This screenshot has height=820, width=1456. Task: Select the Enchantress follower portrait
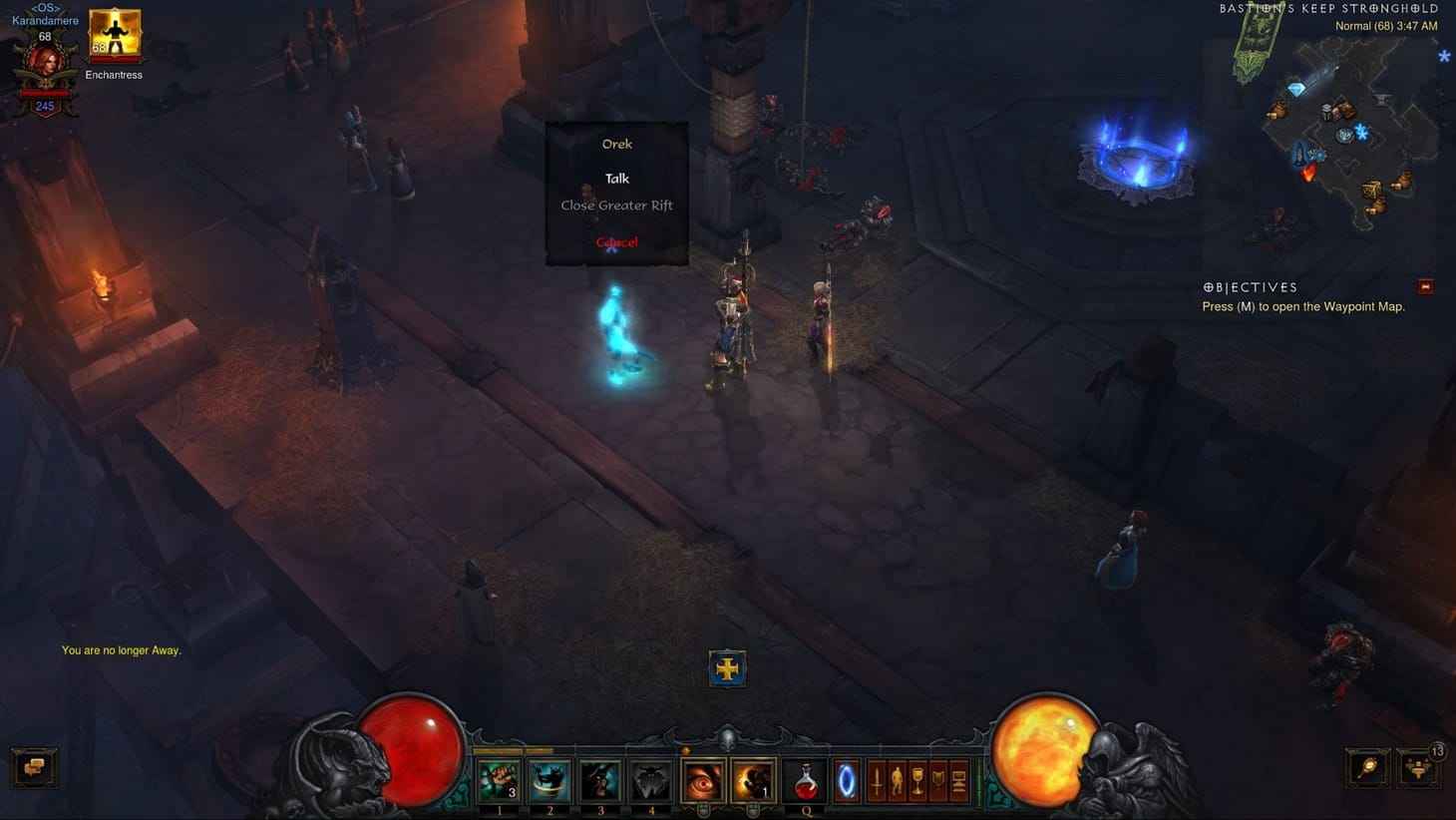(114, 32)
